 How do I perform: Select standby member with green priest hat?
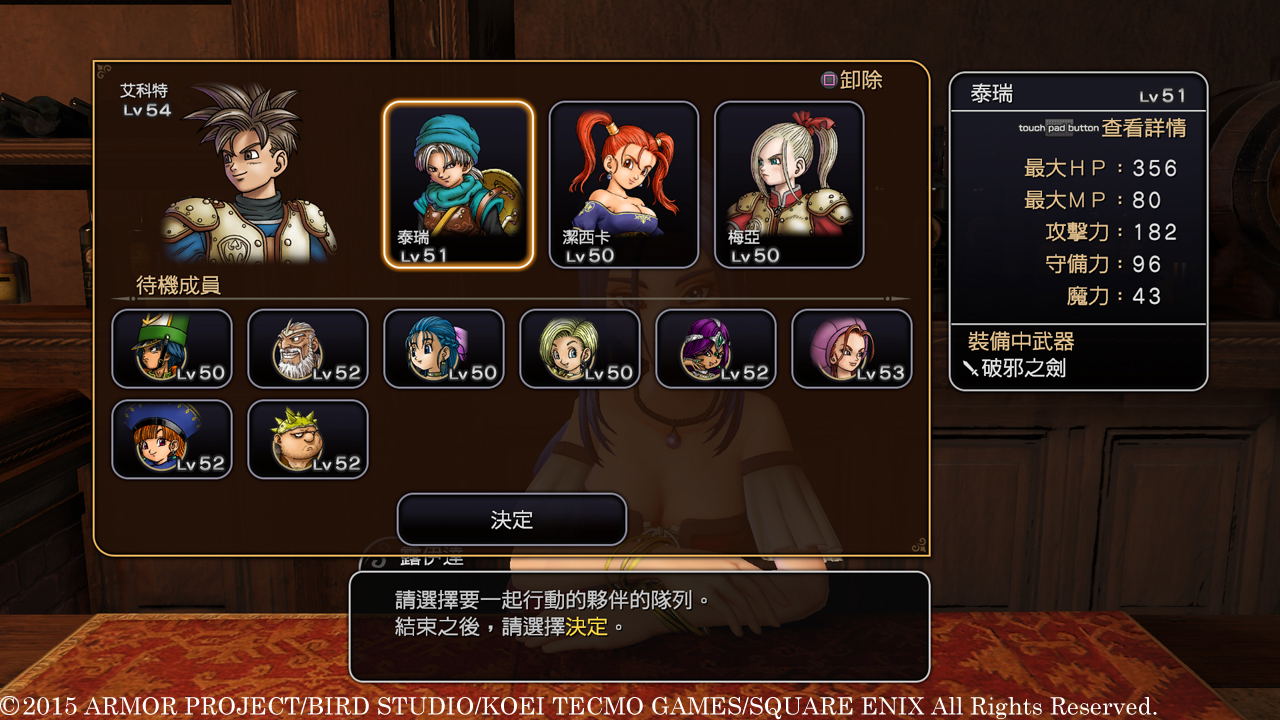click(x=172, y=349)
